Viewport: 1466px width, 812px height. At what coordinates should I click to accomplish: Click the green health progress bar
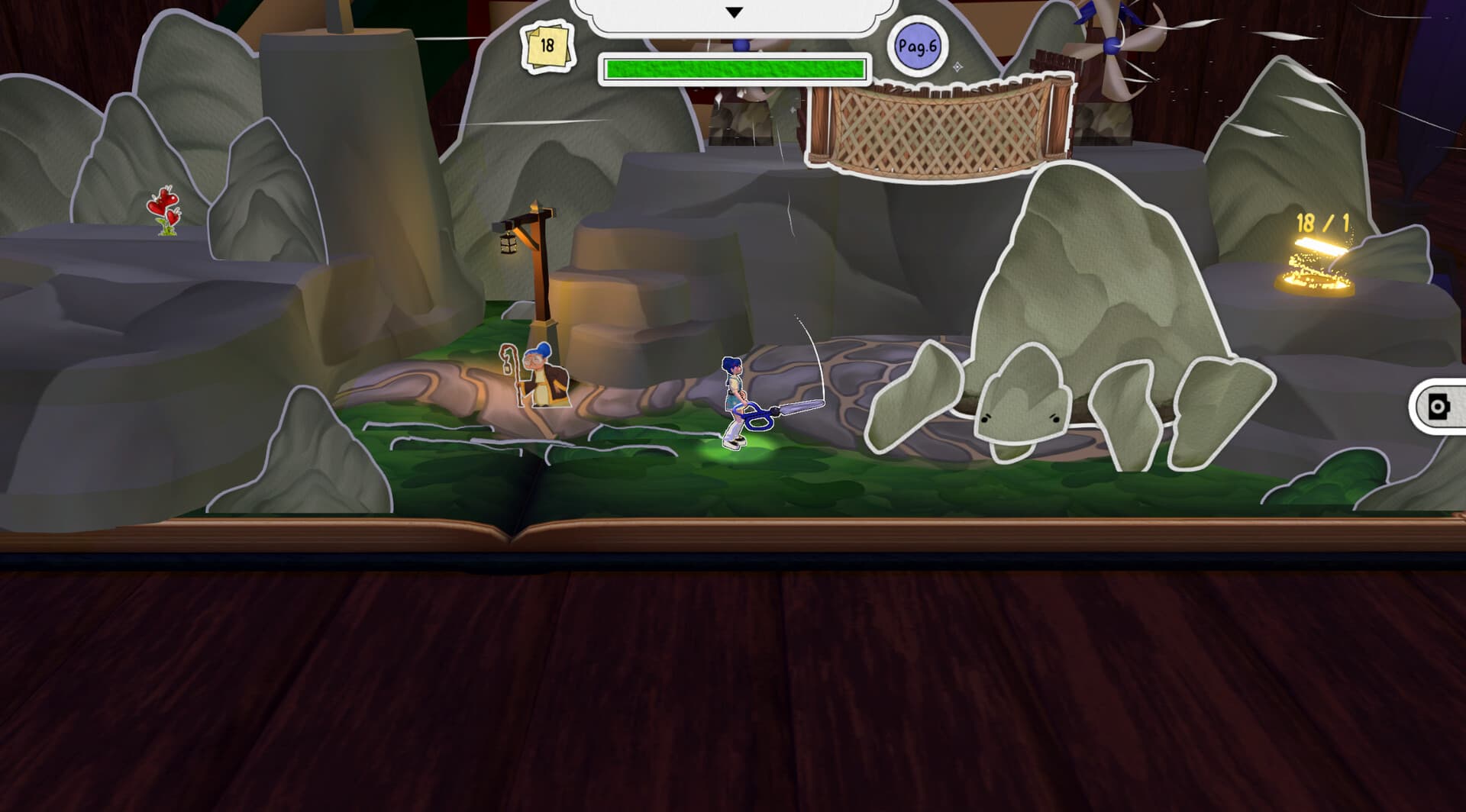click(733, 68)
